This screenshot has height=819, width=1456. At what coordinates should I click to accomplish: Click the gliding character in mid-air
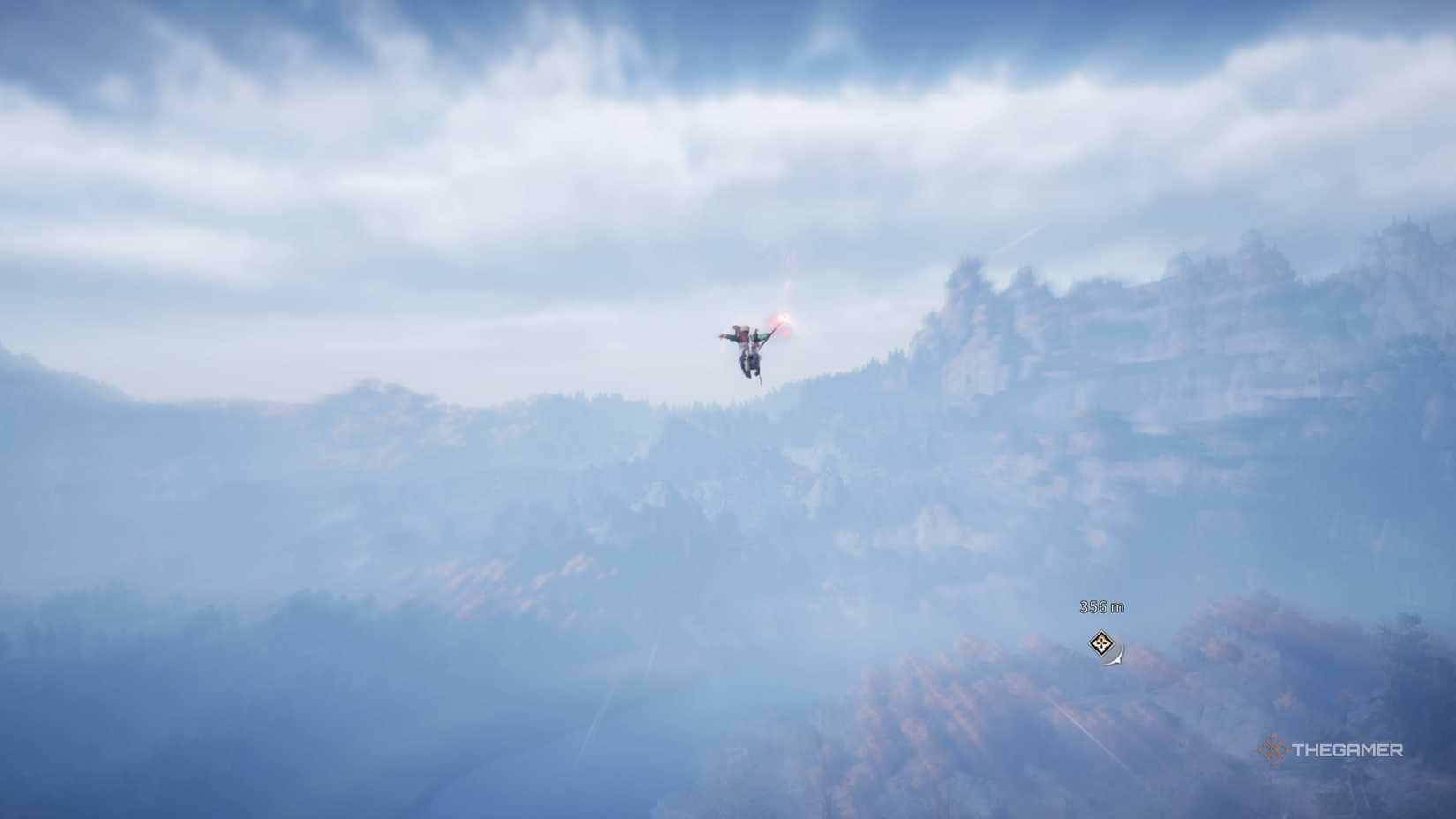point(746,344)
